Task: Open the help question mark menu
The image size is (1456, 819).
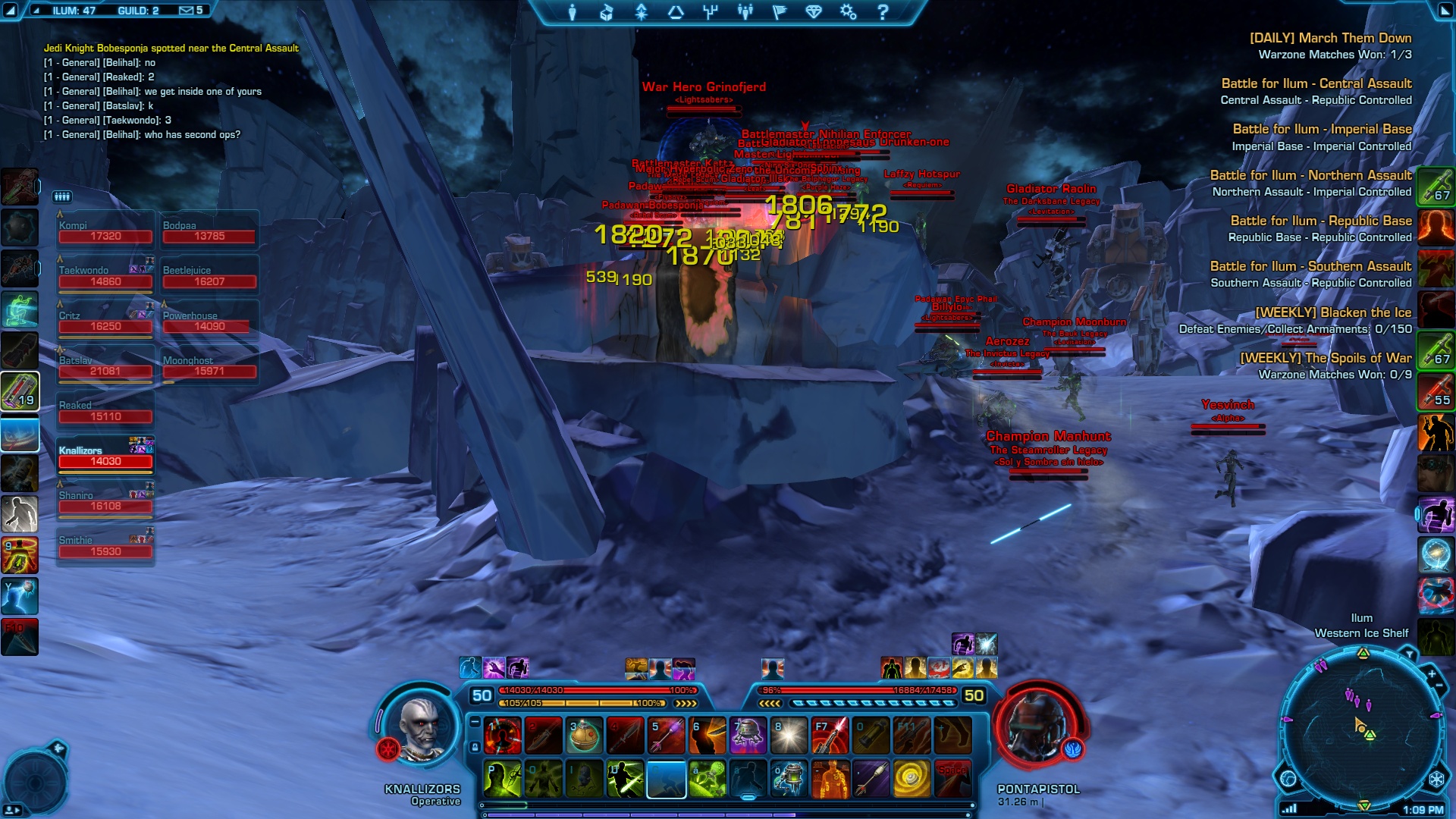Action: point(883,12)
